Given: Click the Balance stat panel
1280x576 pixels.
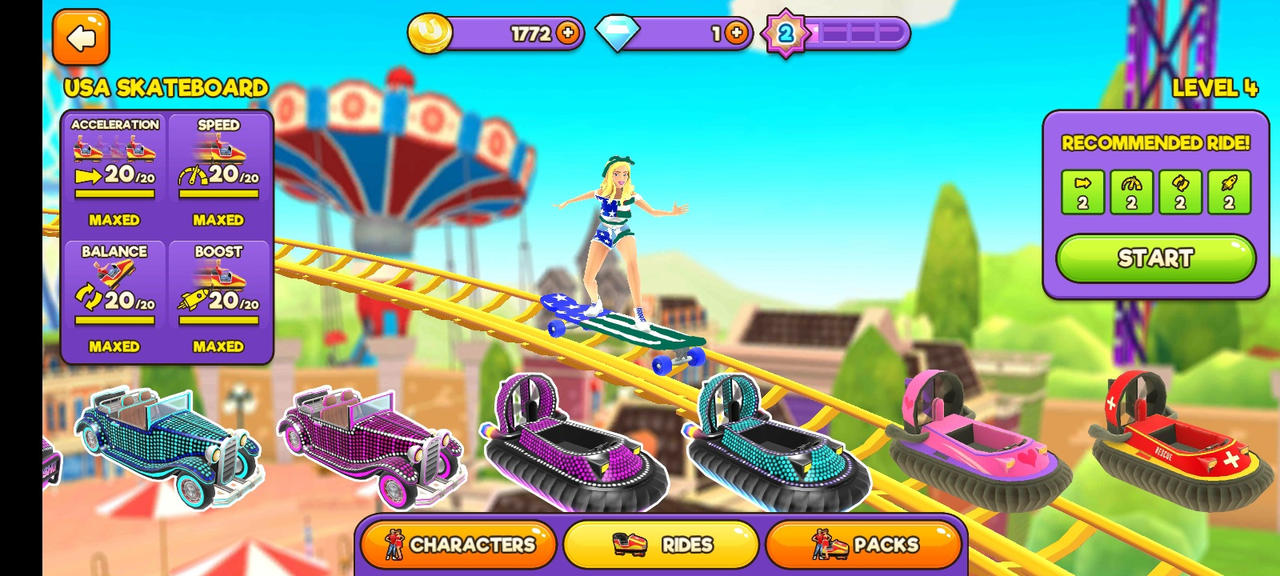Looking at the screenshot, I should [115, 299].
